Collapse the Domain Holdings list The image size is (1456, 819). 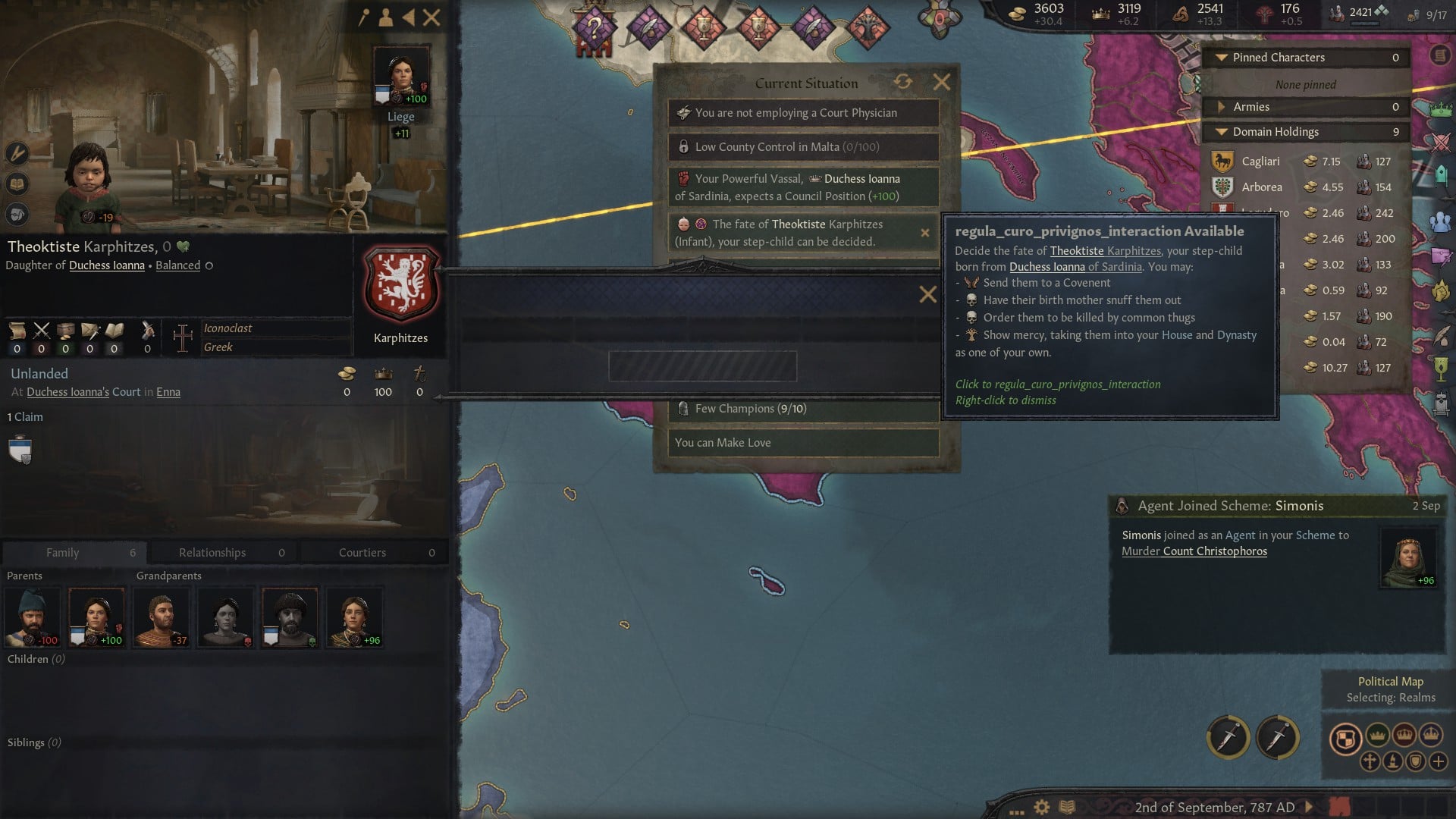(x=1222, y=131)
